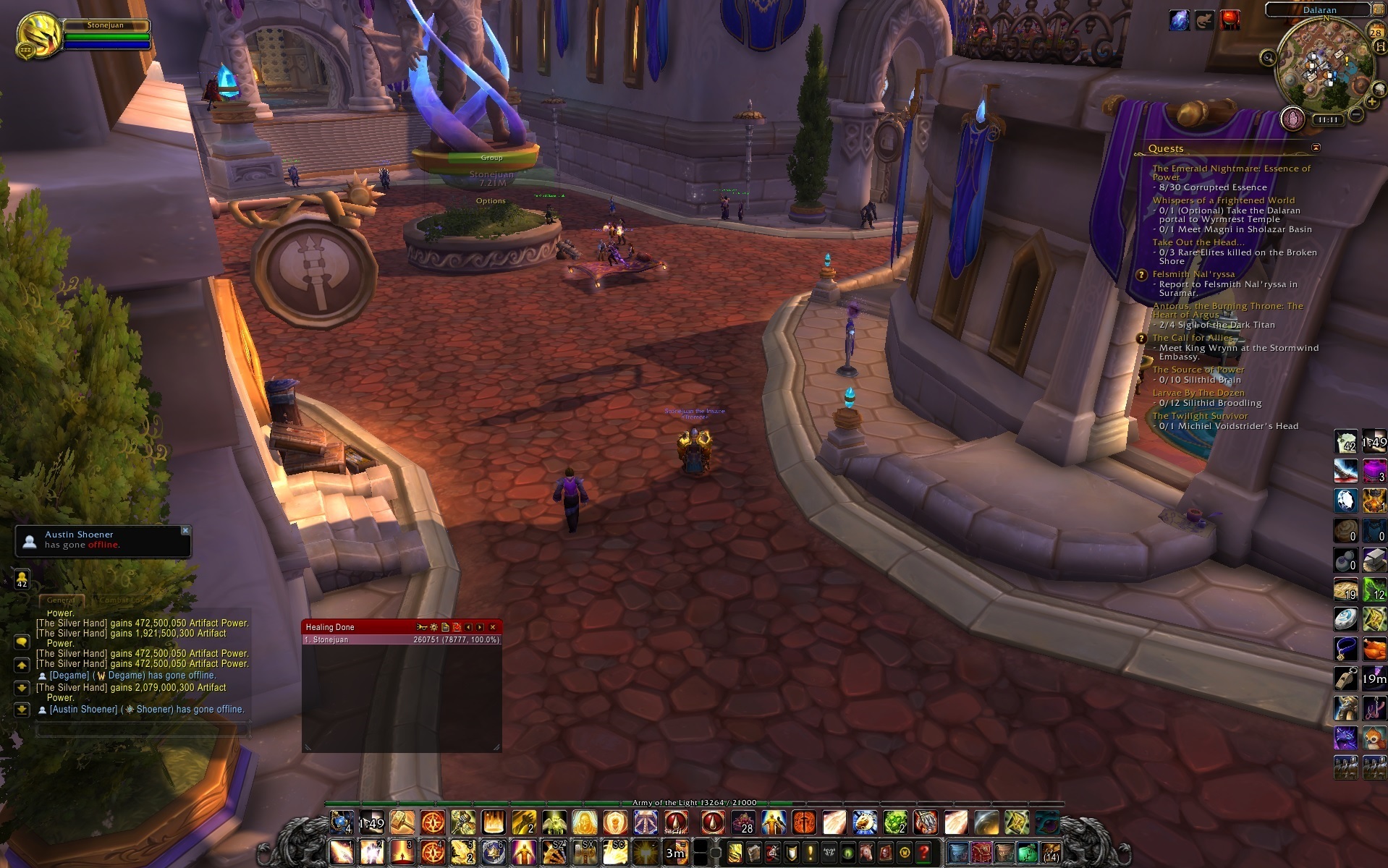Open the chat speech bubble menu
The height and width of the screenshot is (868, 1388).
(x=22, y=642)
